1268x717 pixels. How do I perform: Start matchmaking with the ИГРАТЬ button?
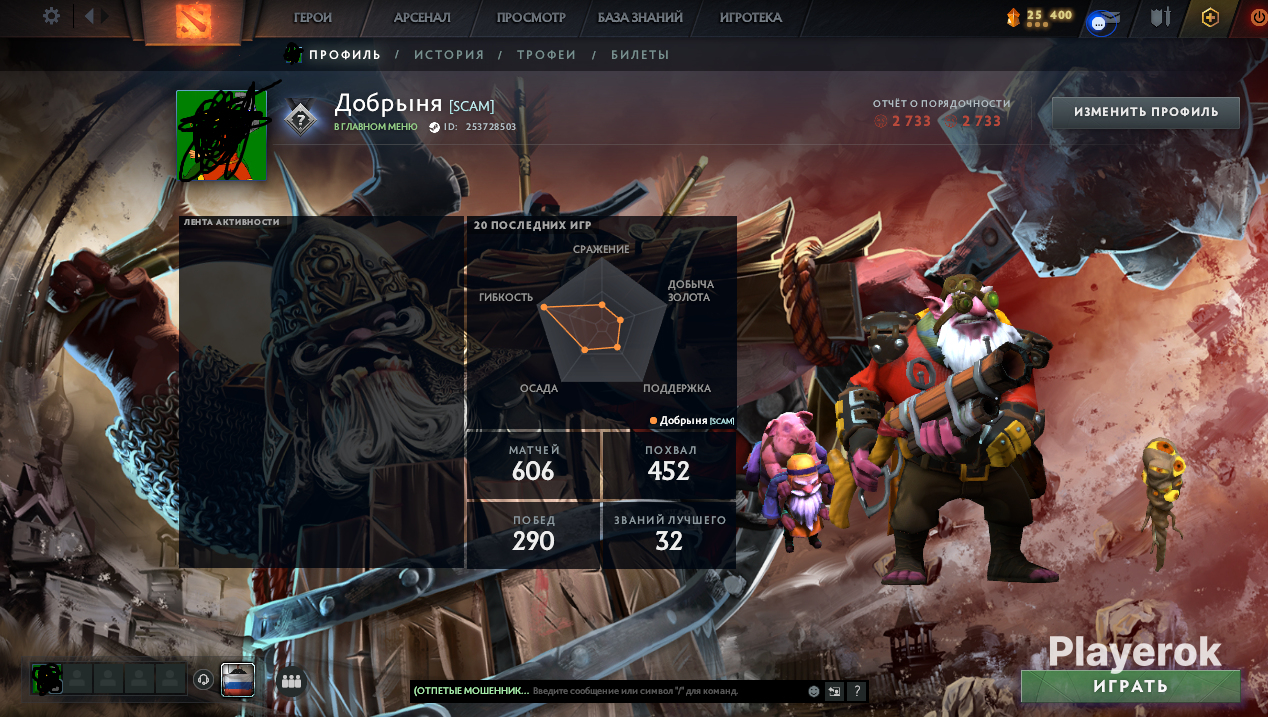coord(1131,686)
